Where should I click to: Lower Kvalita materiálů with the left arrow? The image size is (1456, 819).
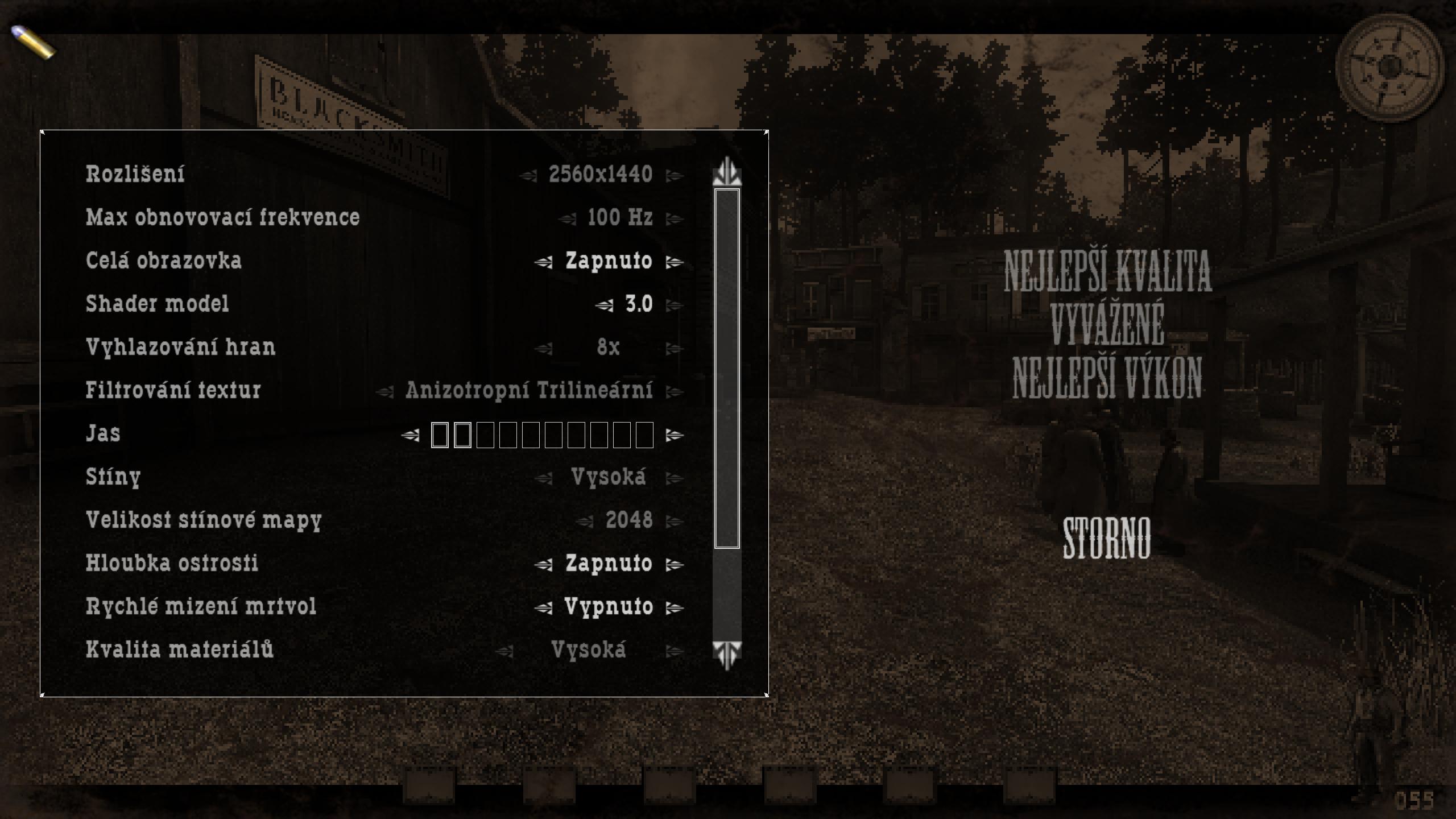[504, 651]
